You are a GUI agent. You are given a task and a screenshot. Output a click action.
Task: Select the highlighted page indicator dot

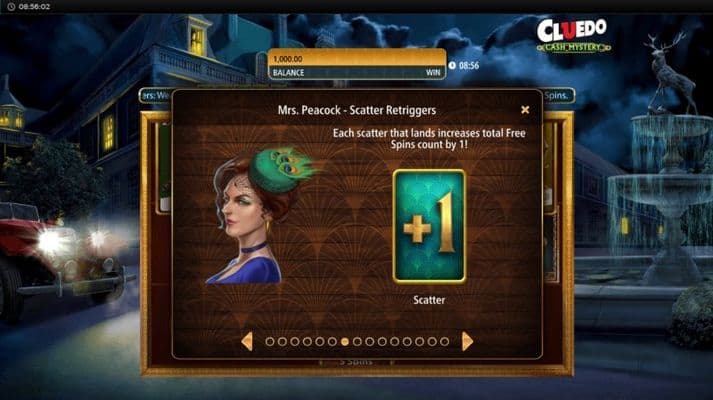click(x=345, y=341)
